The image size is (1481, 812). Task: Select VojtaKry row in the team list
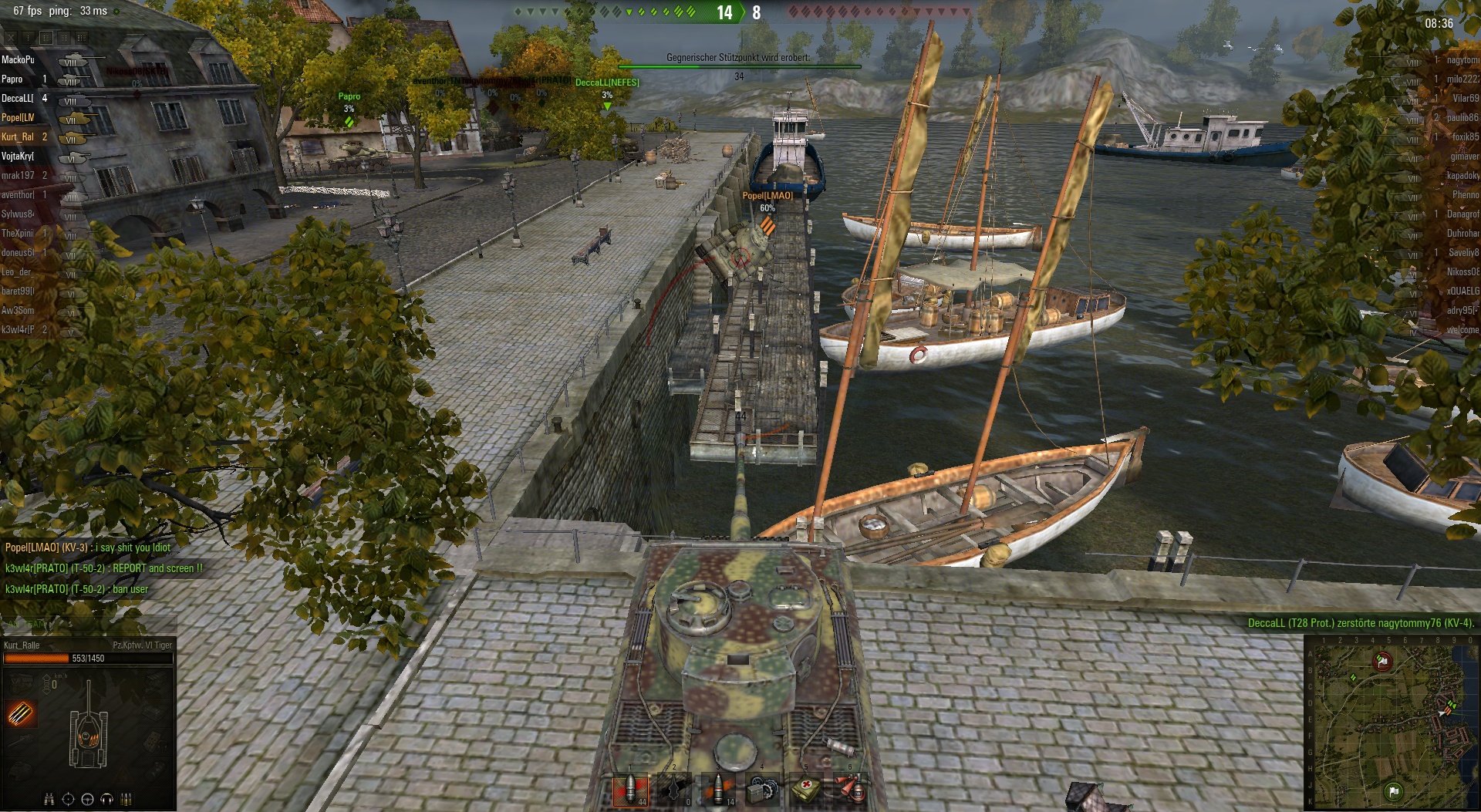tap(19, 157)
